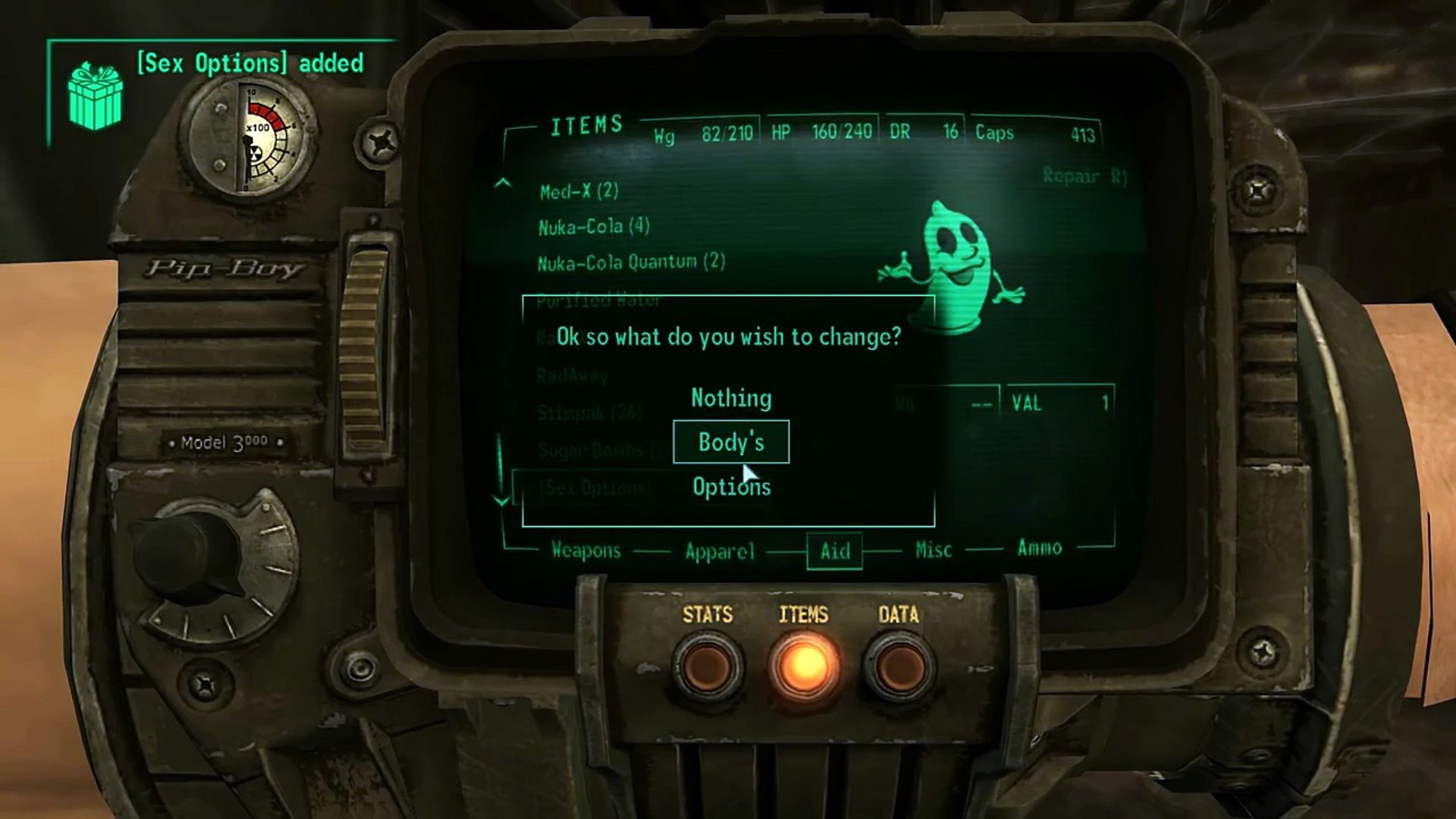This screenshot has height=819, width=1456.
Task: Choose Nuka-Cola Quantum from the list
Action: (x=631, y=262)
